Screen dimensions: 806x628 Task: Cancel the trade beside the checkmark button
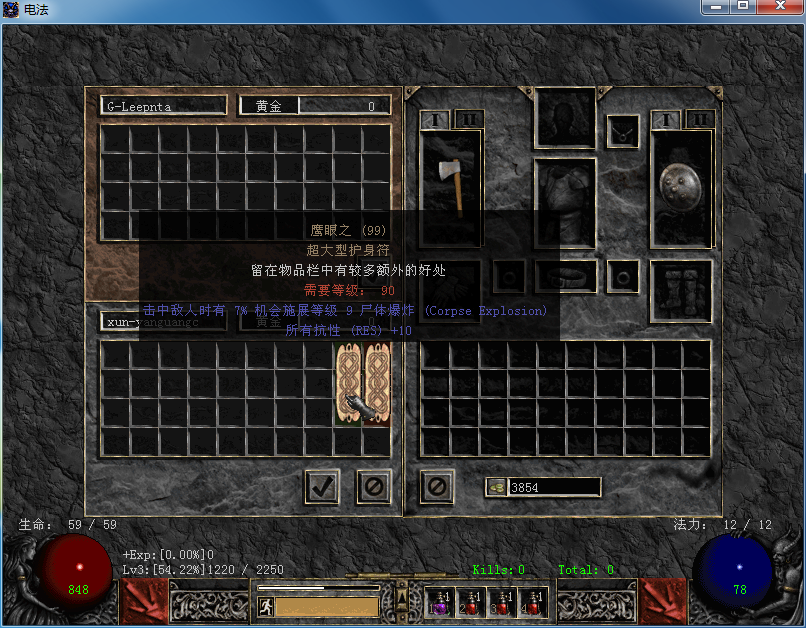tap(373, 487)
